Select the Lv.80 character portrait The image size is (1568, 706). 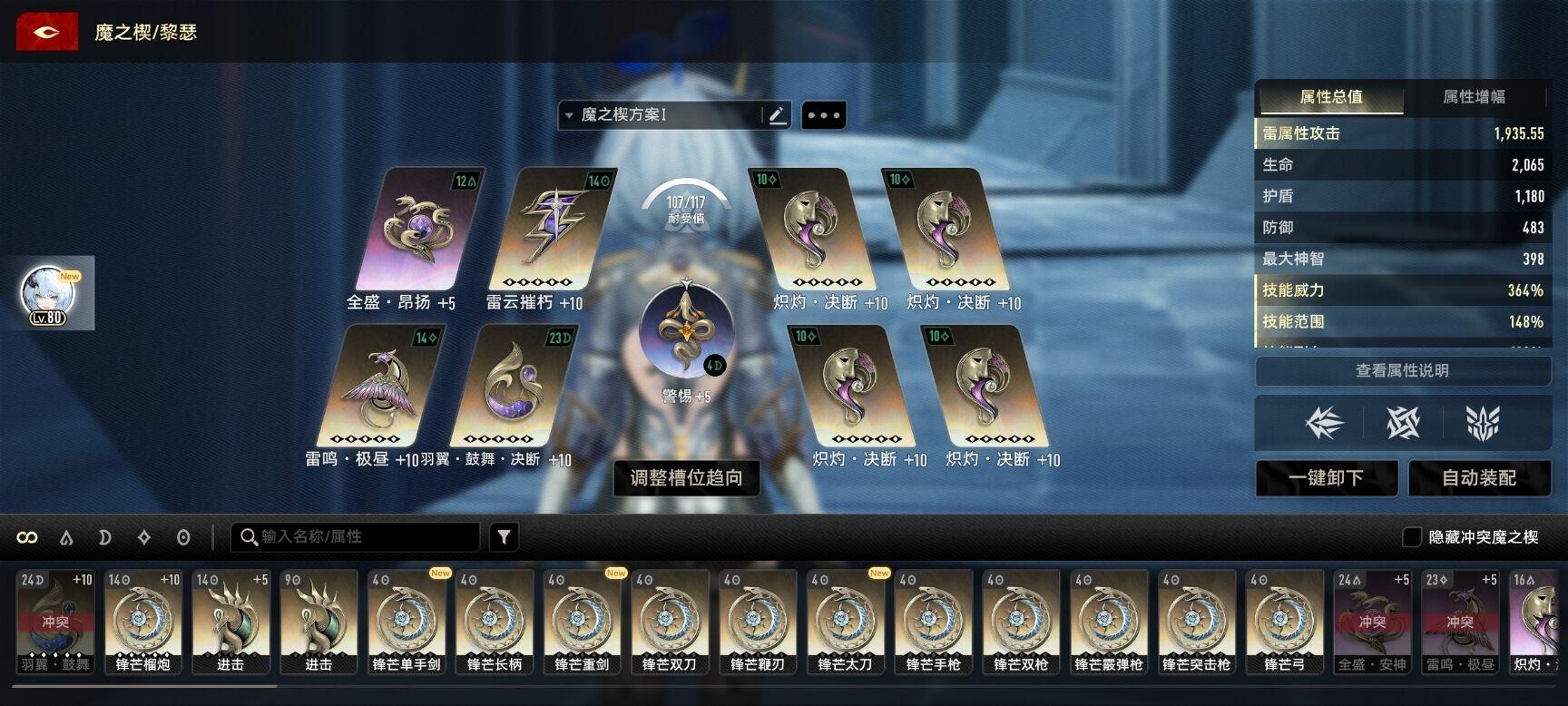pos(46,294)
